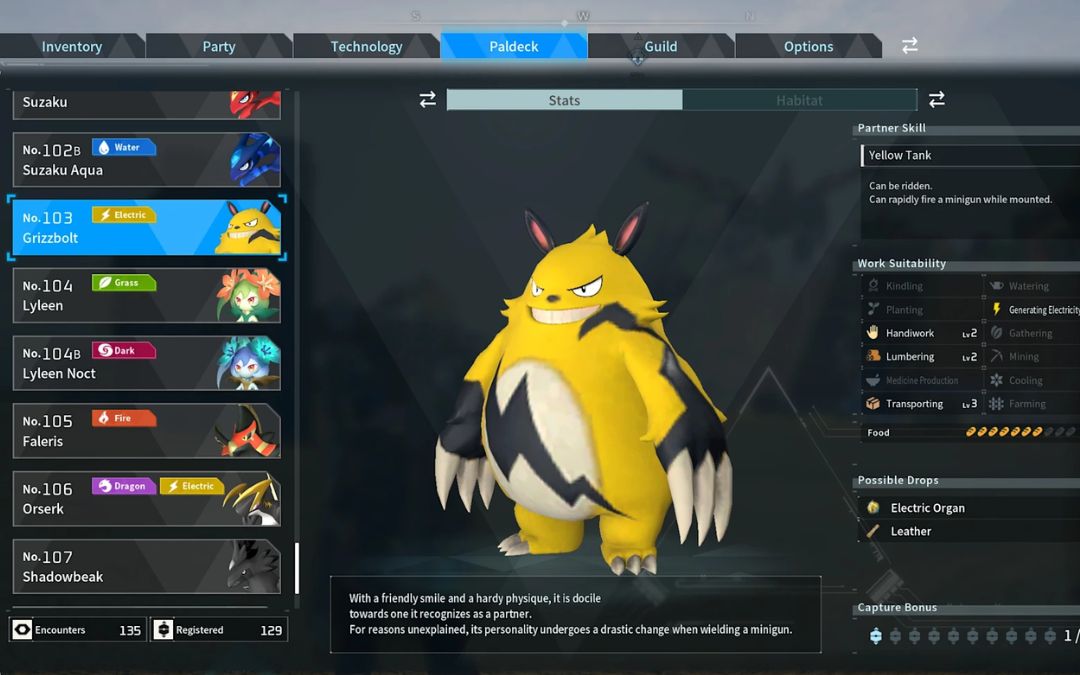The width and height of the screenshot is (1080, 675).
Task: Open the Guild tab
Action: pos(660,47)
